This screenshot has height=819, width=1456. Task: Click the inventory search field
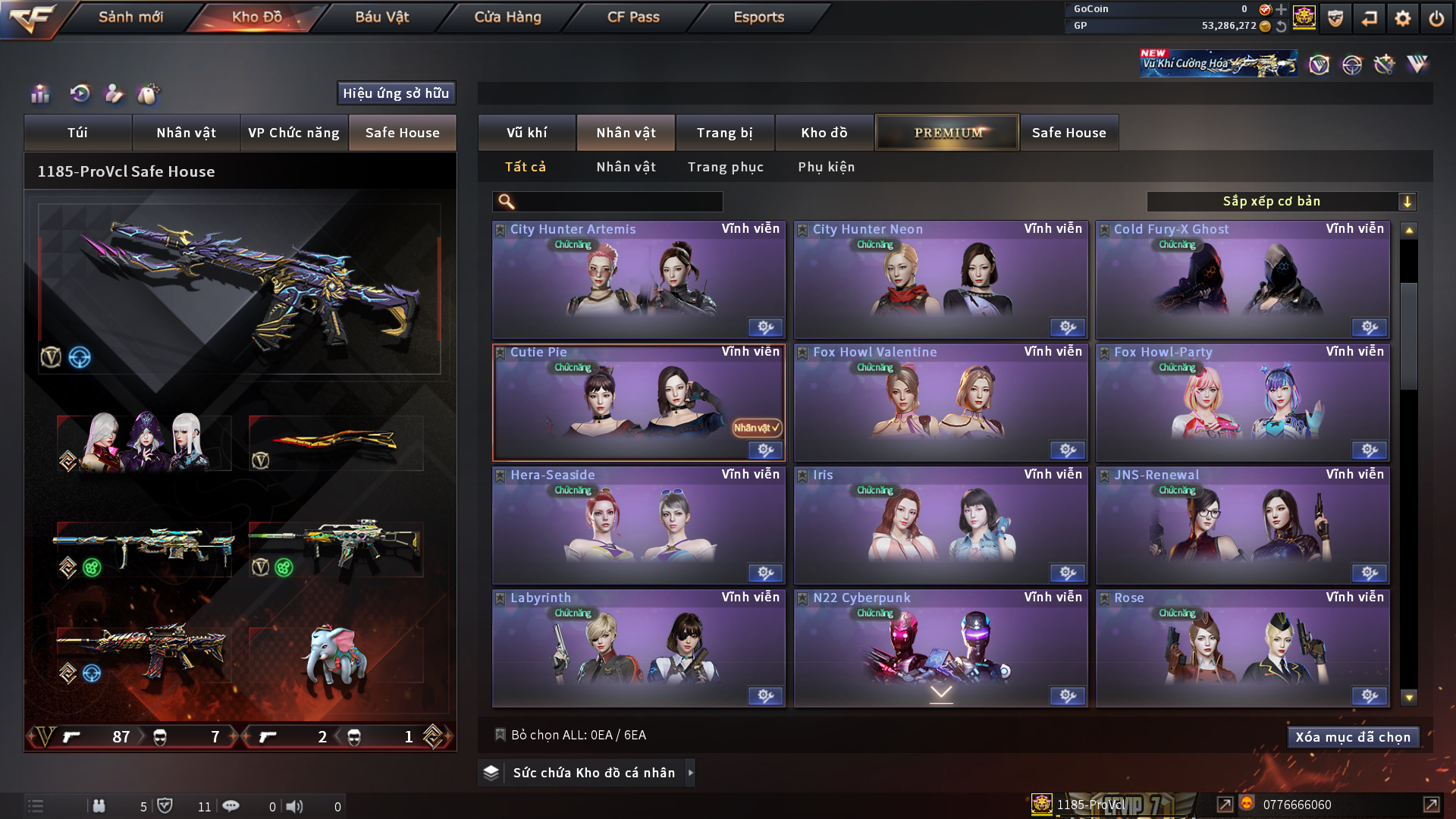coord(618,202)
